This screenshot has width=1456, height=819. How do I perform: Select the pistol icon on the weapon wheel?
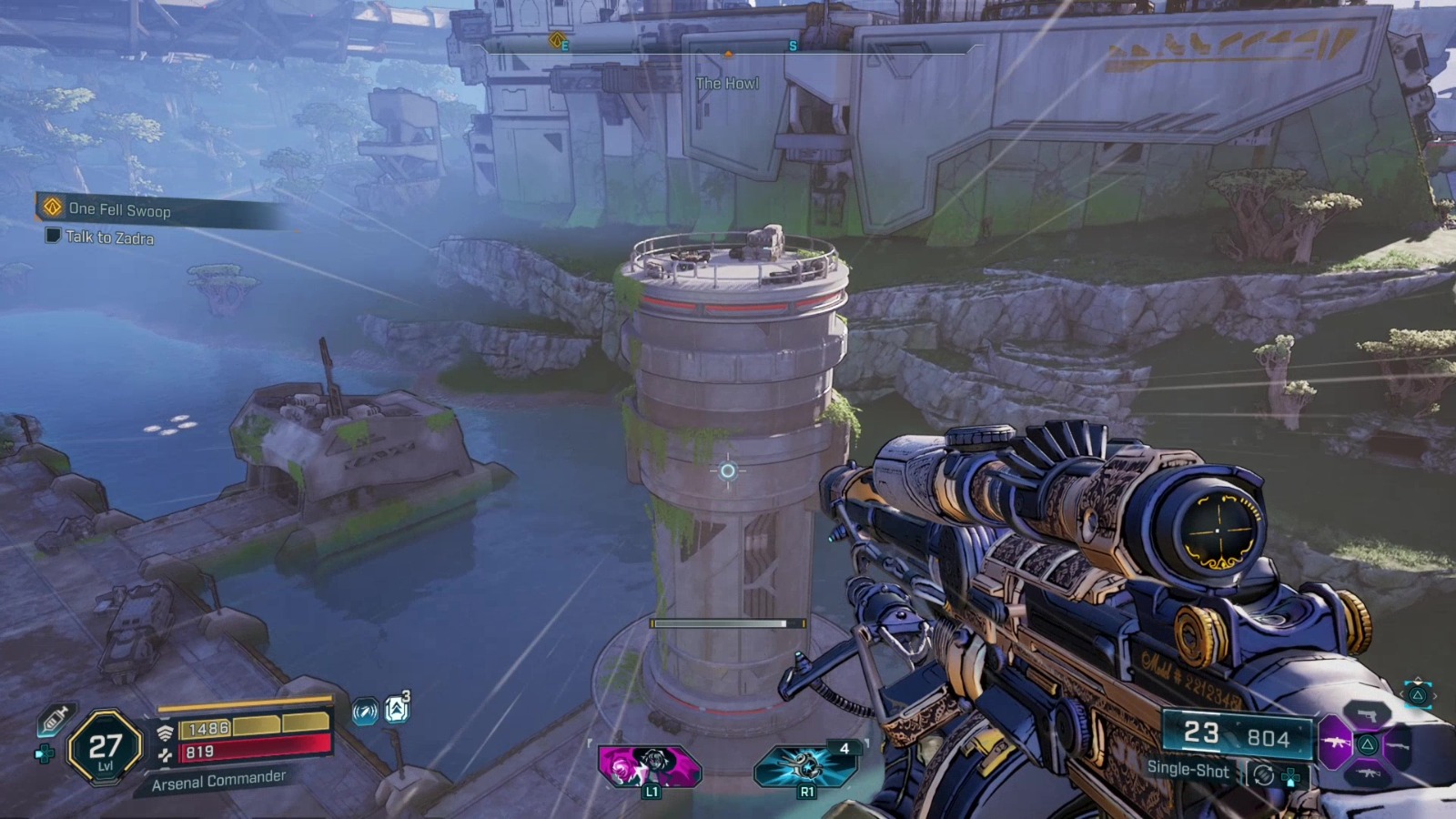1369,716
